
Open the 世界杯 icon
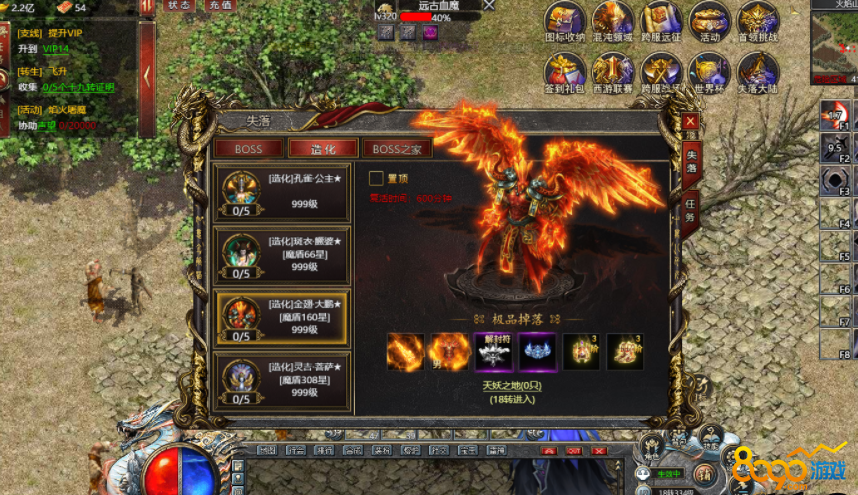coord(710,71)
